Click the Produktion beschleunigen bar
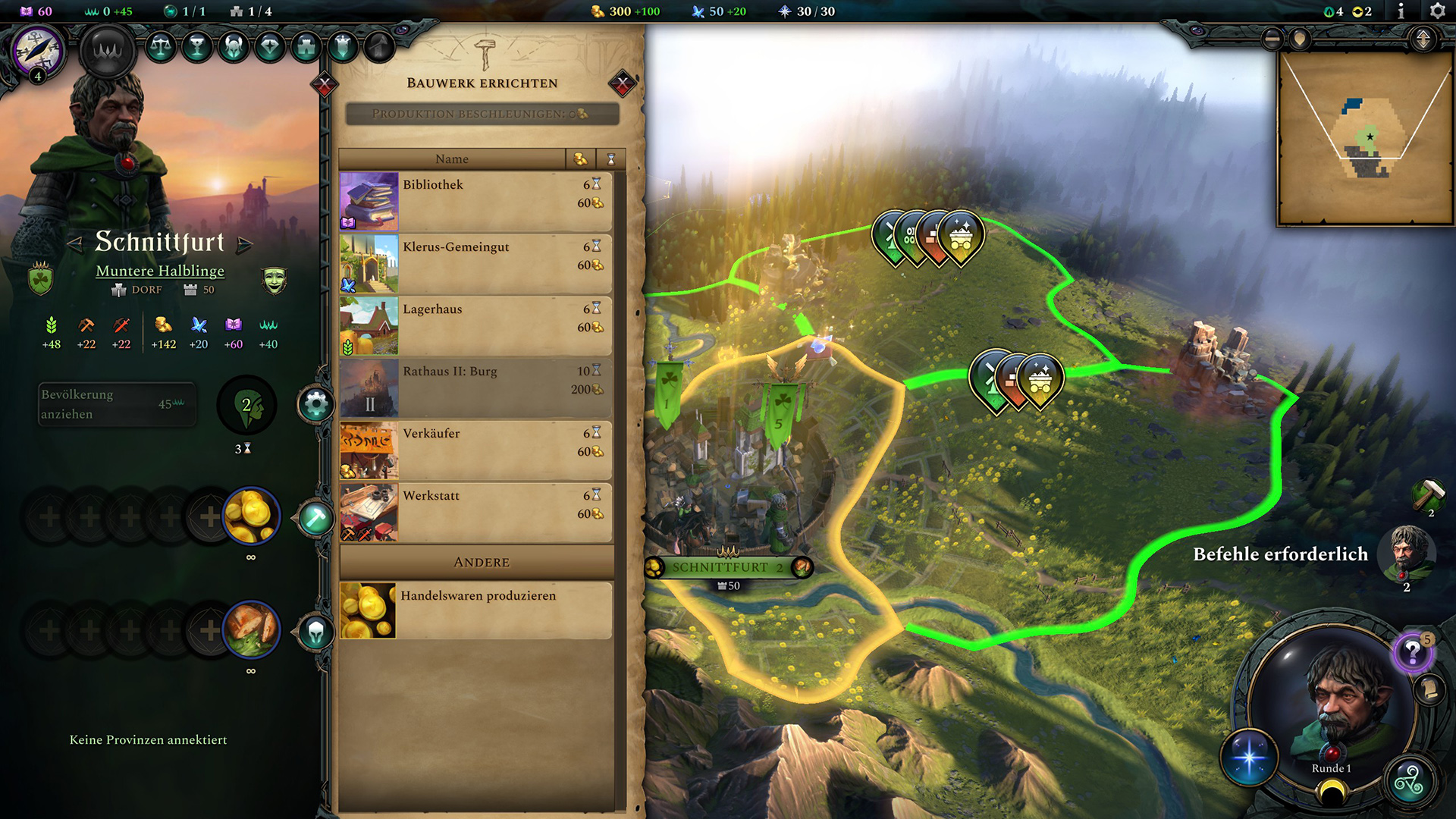This screenshot has height=819, width=1456. [480, 115]
